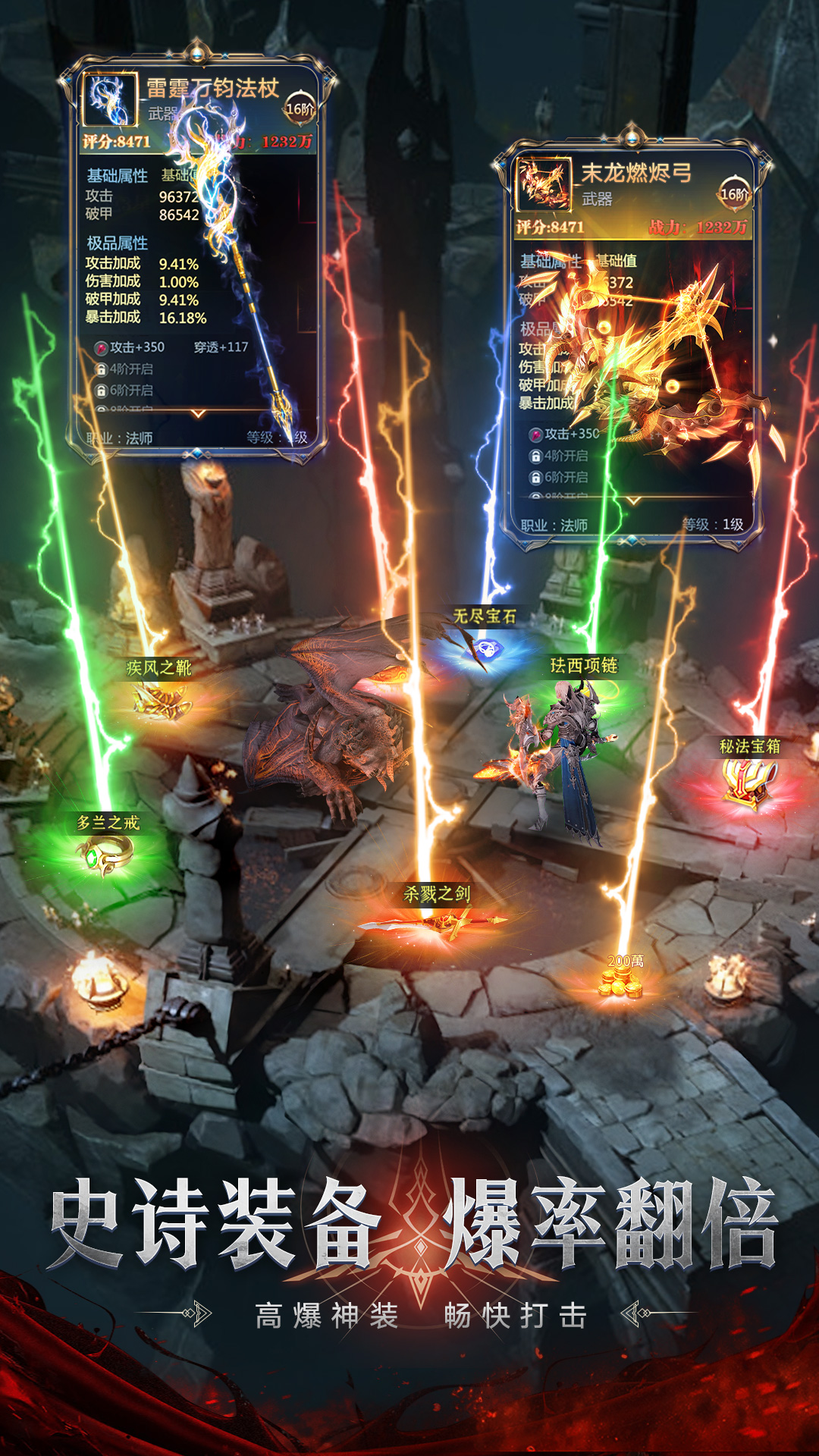Pick up the 珐西项链 necklace label
This screenshot has width=819, height=1456.
[584, 666]
